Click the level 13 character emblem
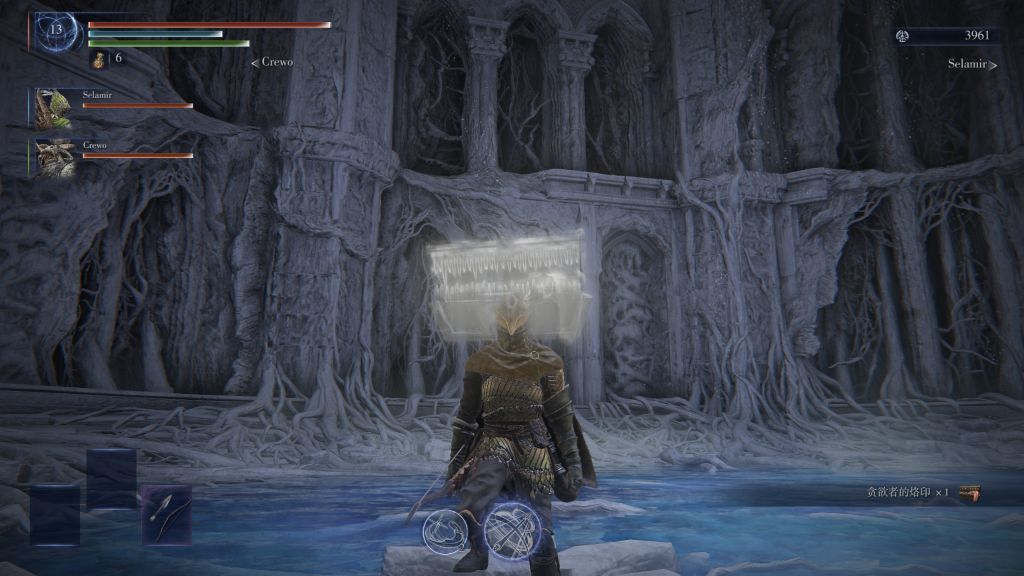The height and width of the screenshot is (576, 1024). 55,31
